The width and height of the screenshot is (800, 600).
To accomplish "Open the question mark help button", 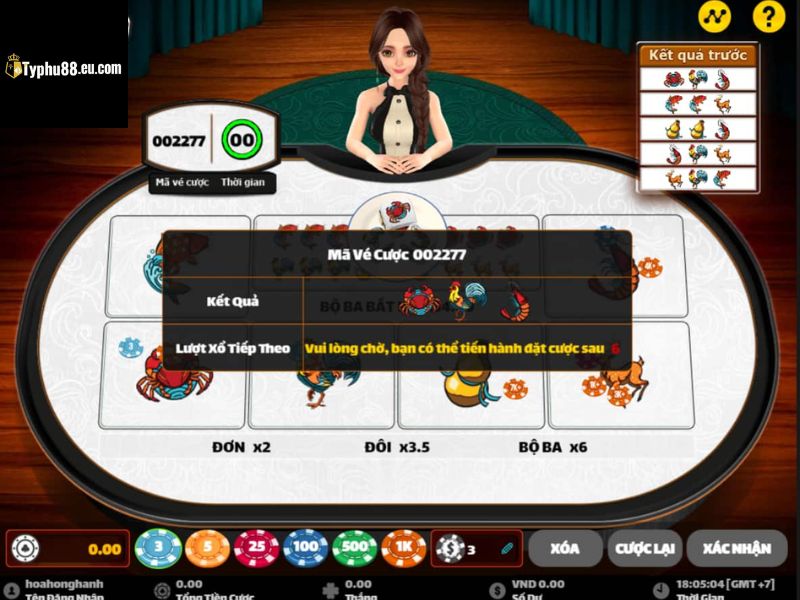I will [768, 17].
